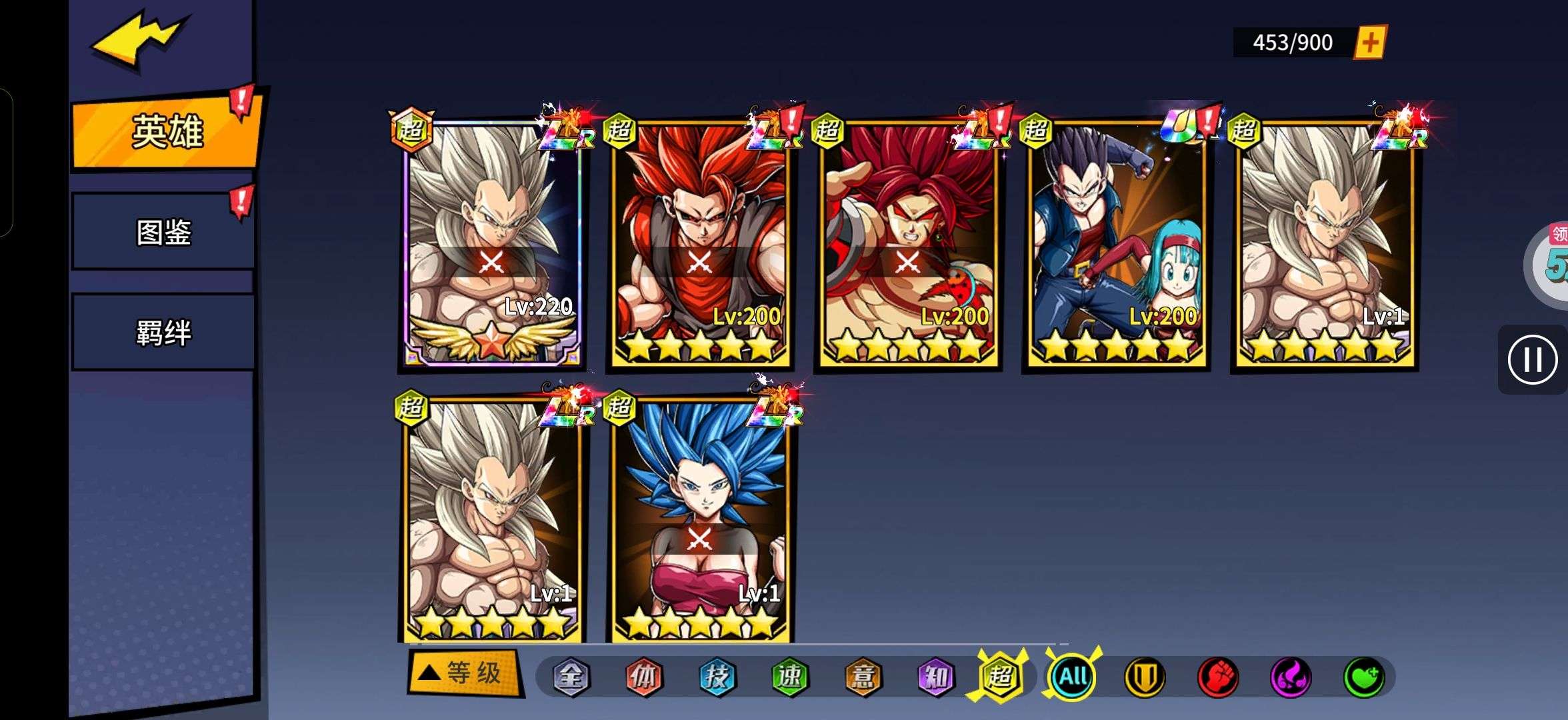
Task: Filter by red fist attack role
Action: tap(1218, 677)
